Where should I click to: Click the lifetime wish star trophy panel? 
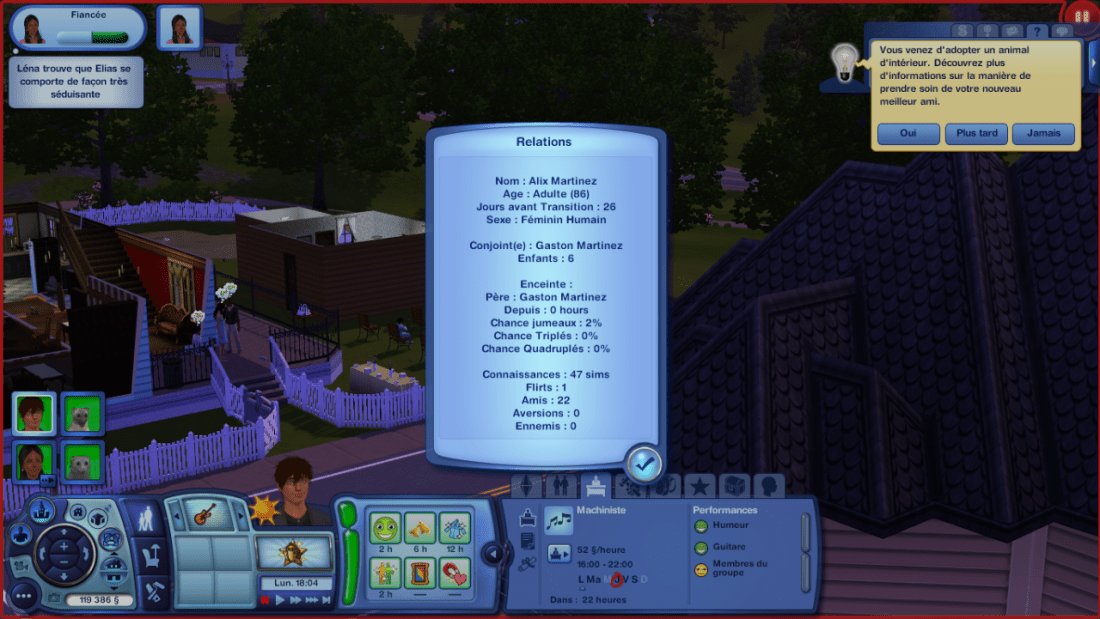[294, 551]
